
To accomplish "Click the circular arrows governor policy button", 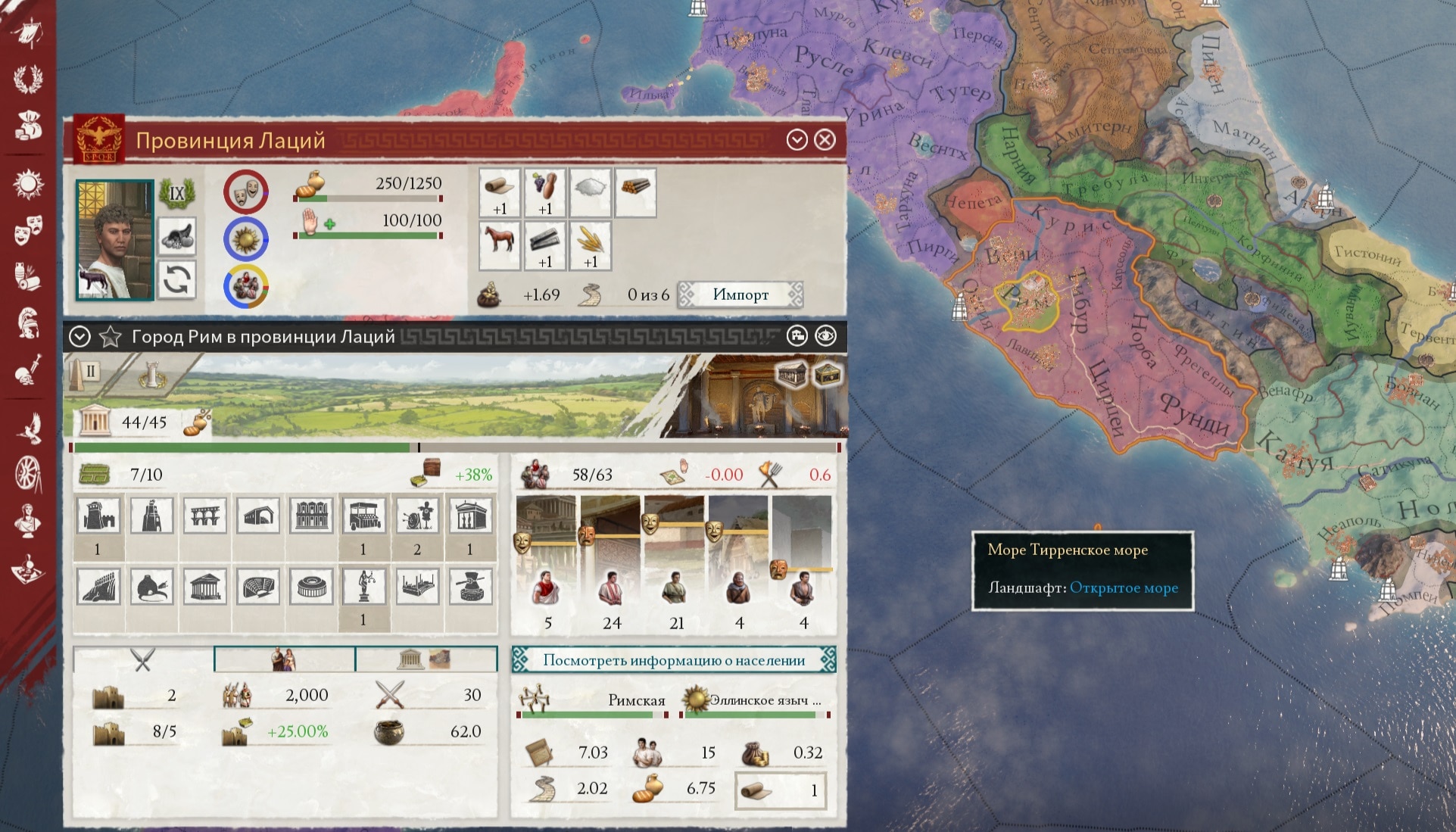I will [177, 280].
